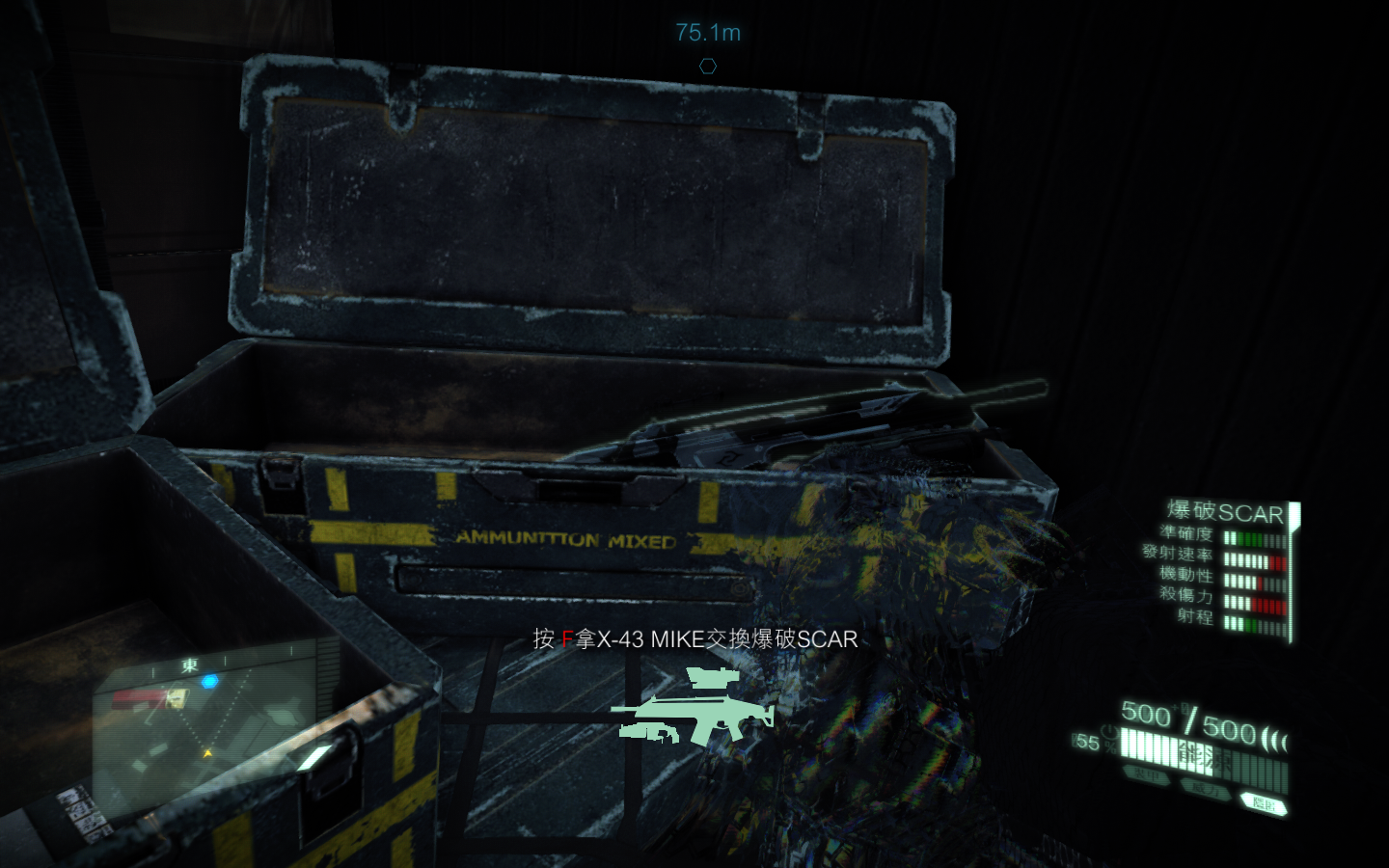Image resolution: width=1389 pixels, height=868 pixels.
Task: Select the 射程 range stat label
Action: (1194, 615)
